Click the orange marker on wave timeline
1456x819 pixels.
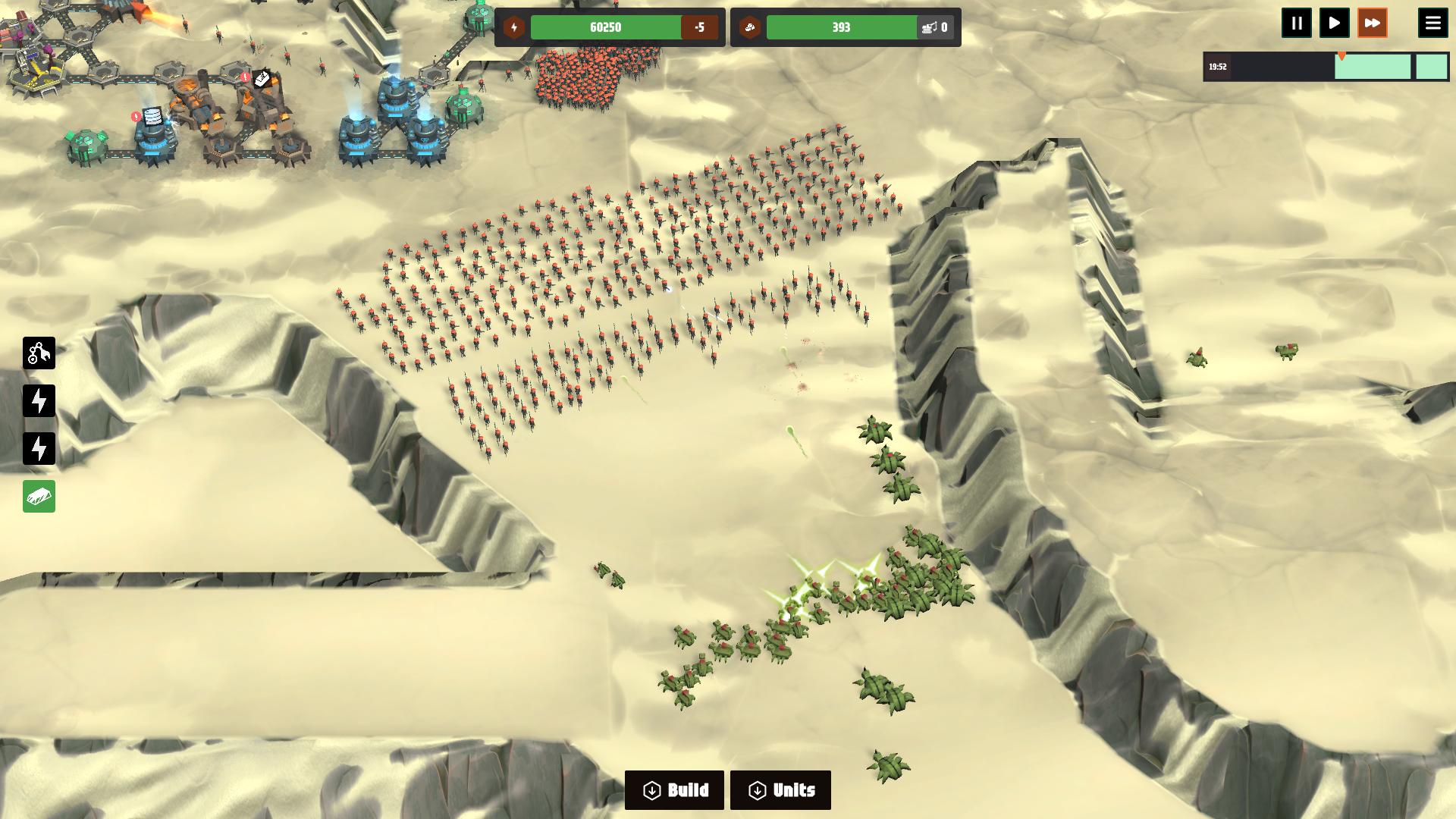[x=1341, y=57]
